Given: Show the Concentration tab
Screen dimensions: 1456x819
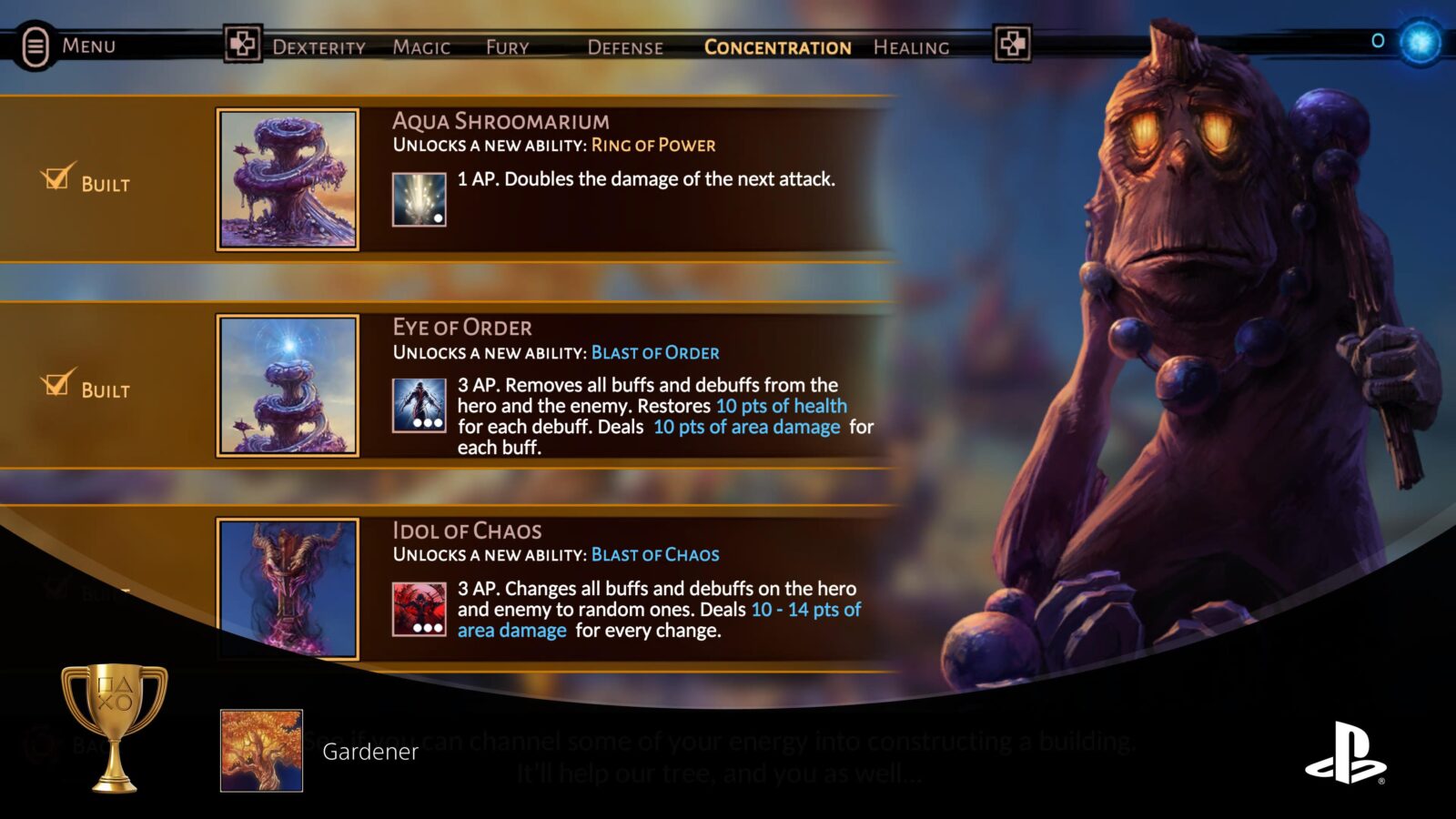Looking at the screenshot, I should pos(777,47).
